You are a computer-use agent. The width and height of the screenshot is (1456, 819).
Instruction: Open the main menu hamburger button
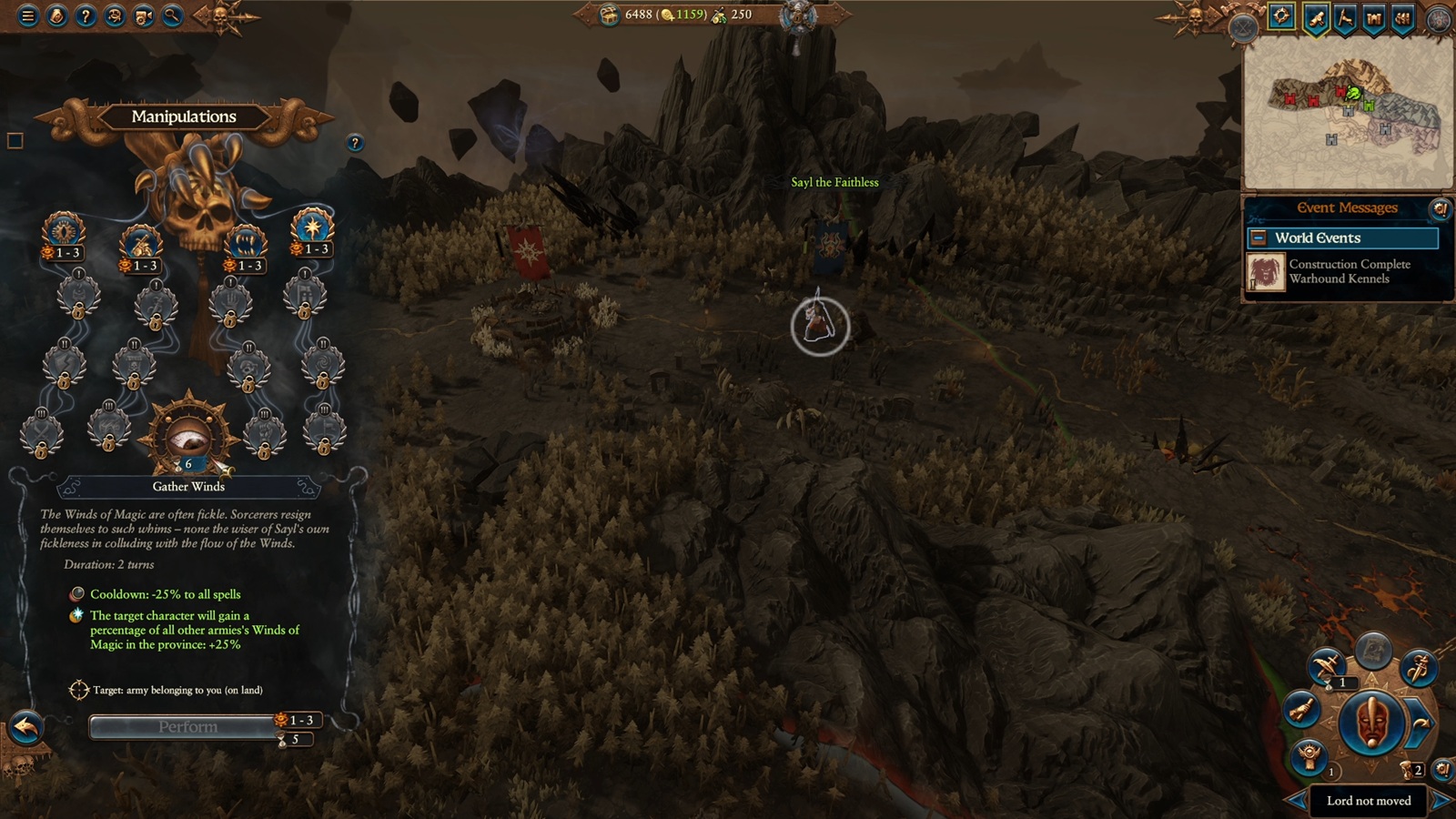28,15
